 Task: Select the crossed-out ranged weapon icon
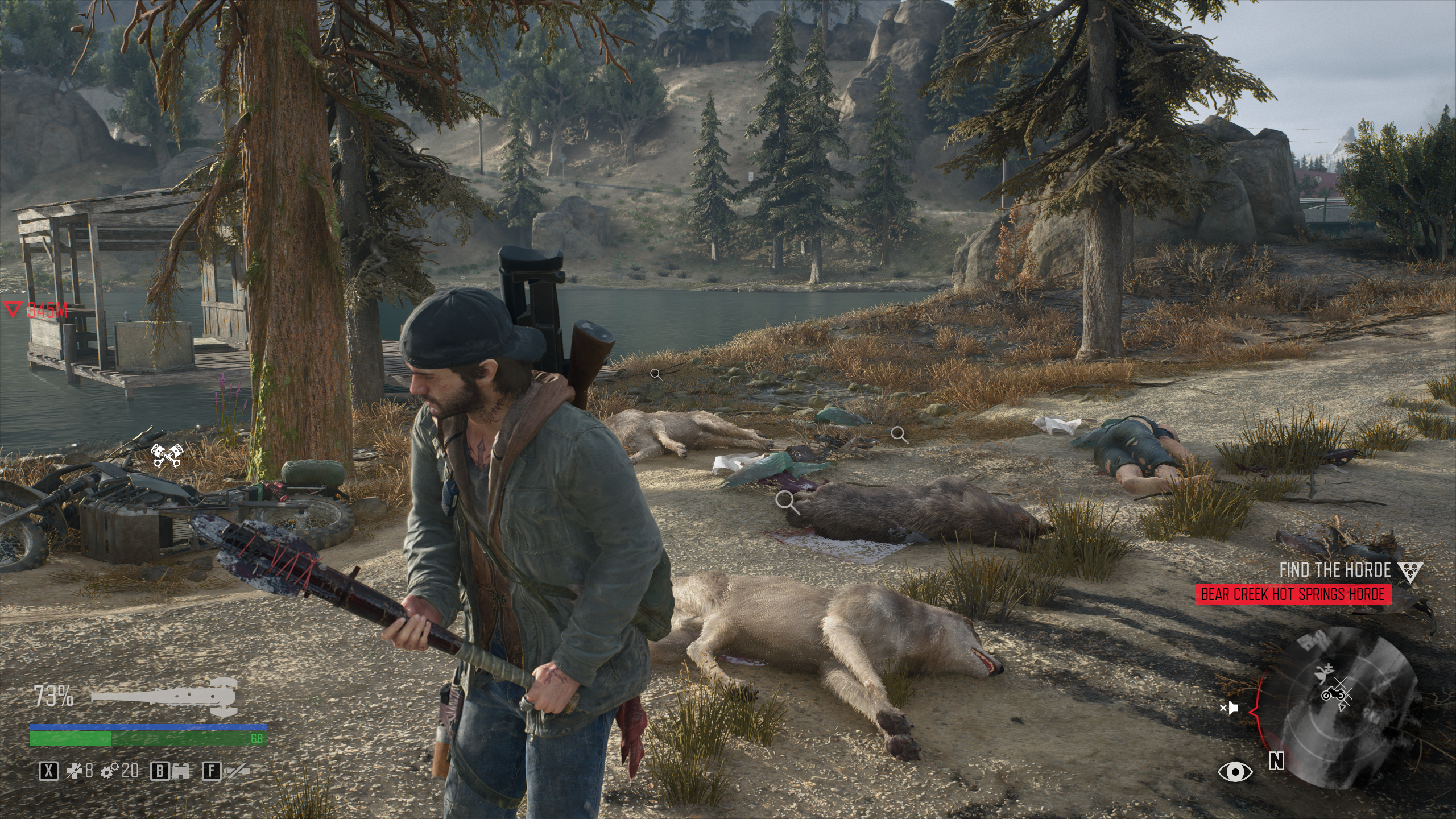click(237, 771)
